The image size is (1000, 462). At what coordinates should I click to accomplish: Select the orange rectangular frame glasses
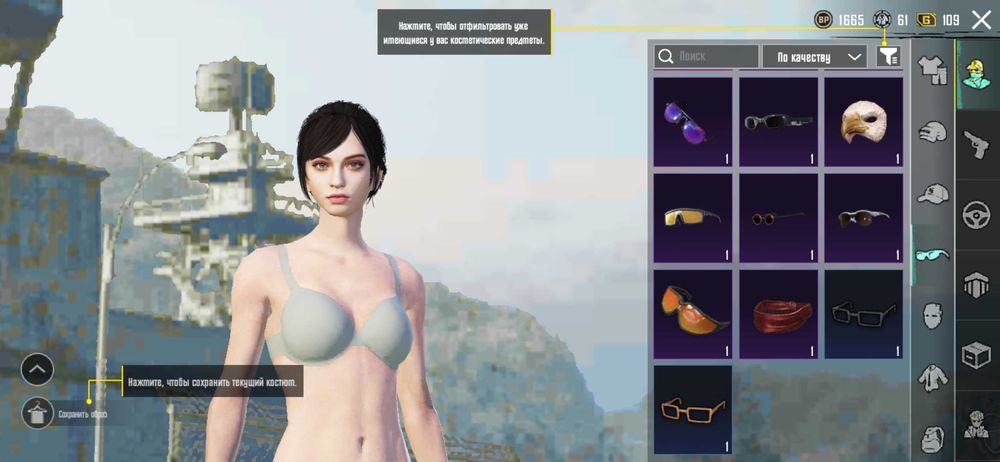[692, 409]
